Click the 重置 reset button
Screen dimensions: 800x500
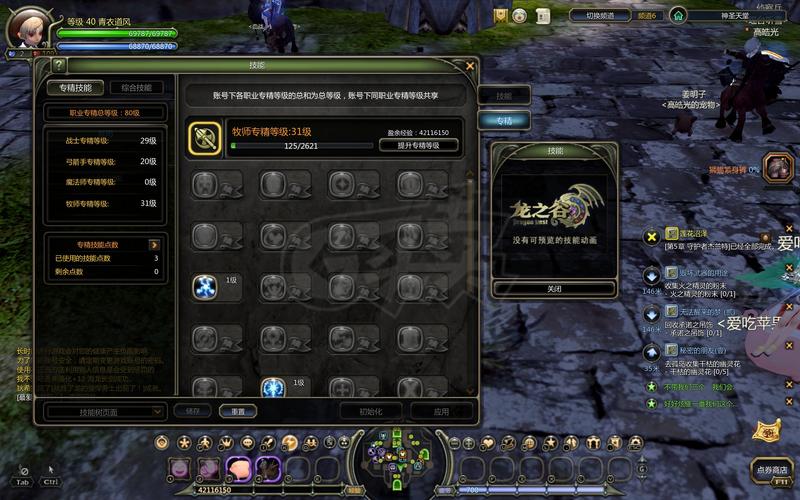238,411
